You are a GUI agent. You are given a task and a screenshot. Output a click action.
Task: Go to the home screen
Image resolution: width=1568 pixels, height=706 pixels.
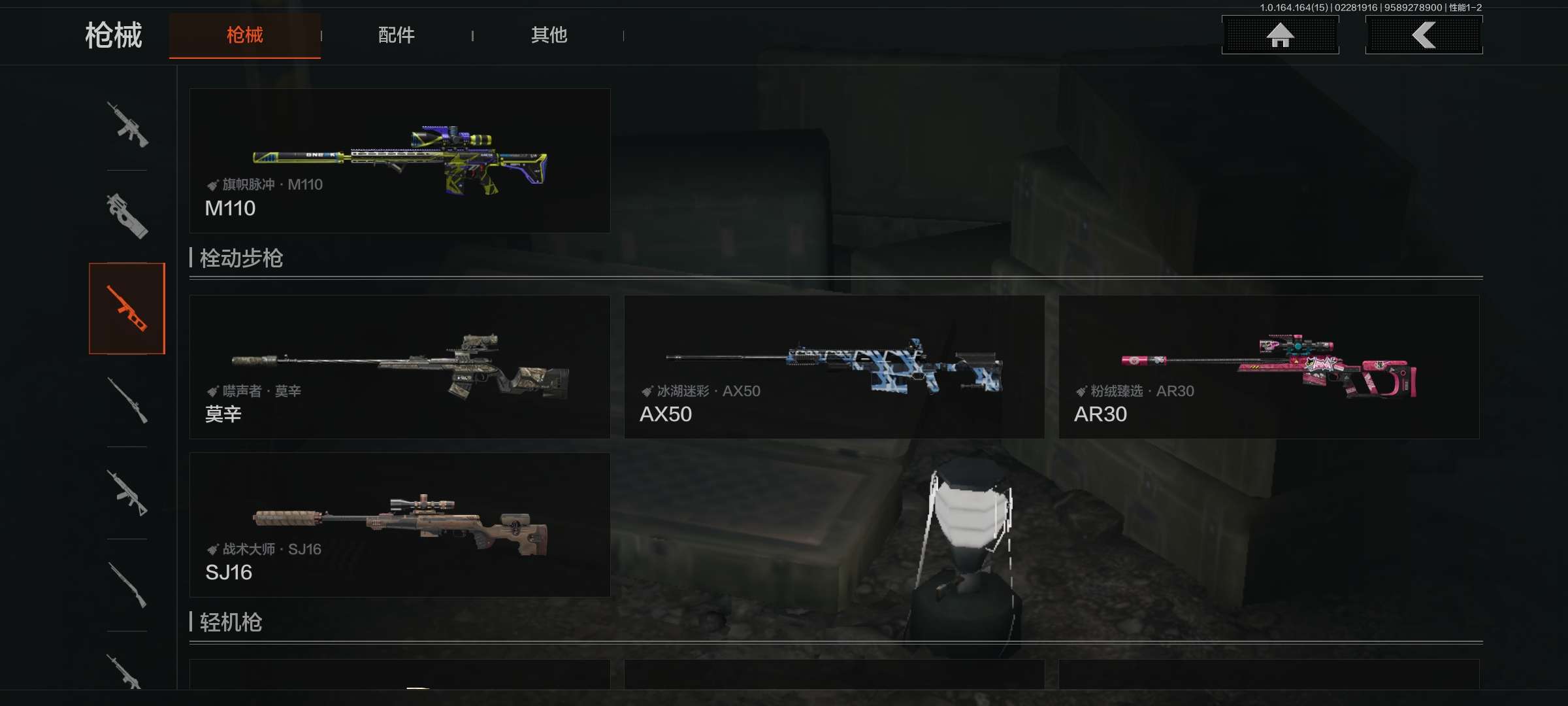pyautogui.click(x=1280, y=35)
